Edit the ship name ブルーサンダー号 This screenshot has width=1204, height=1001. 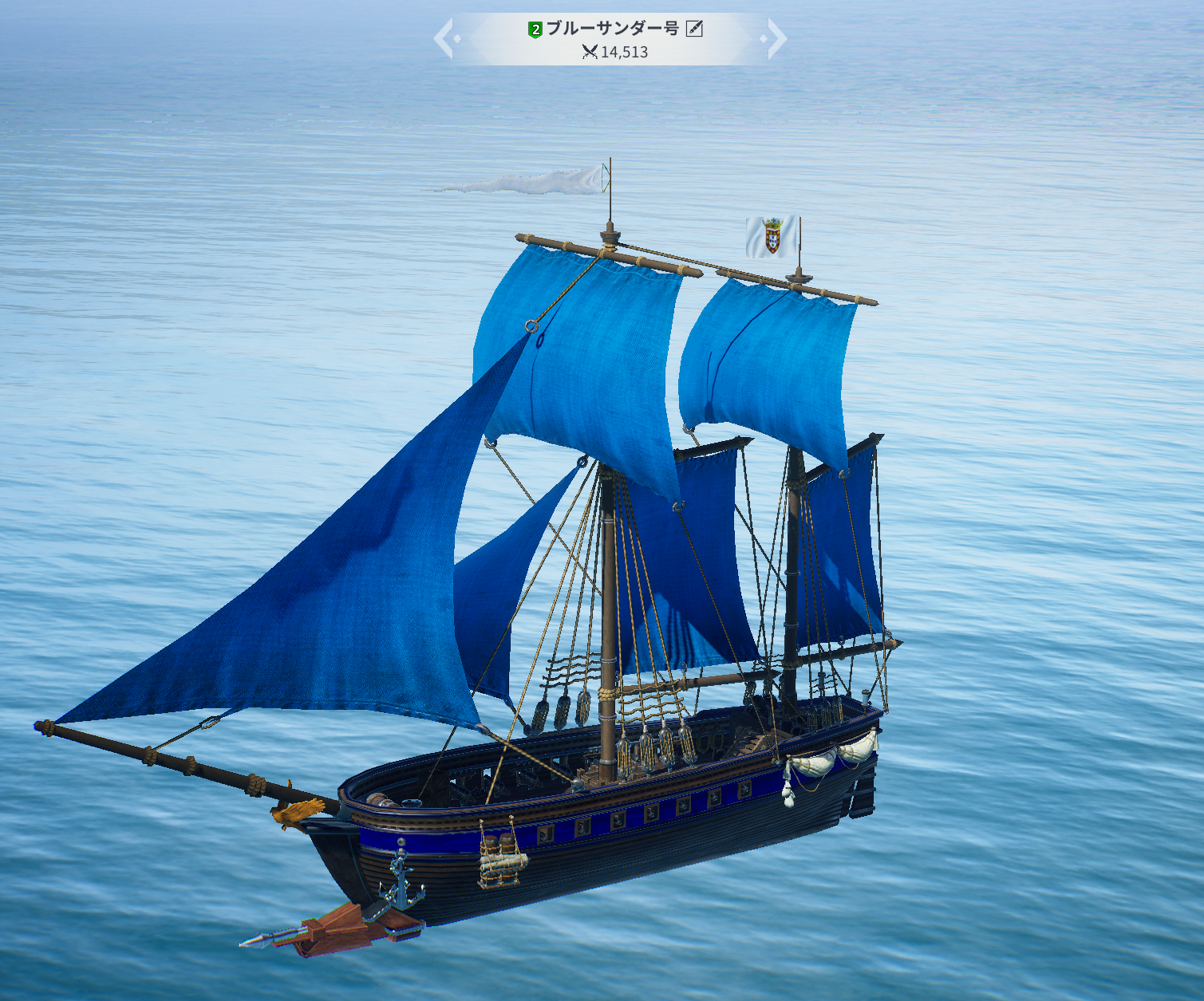point(694,30)
